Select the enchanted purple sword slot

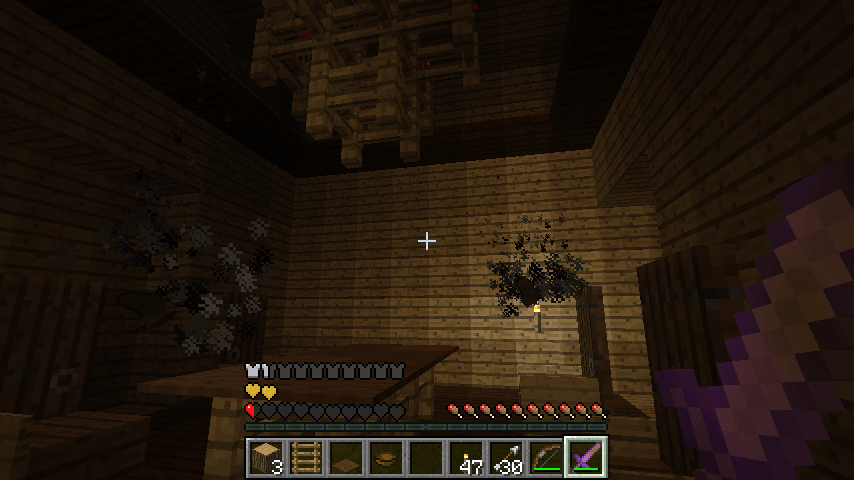[586, 458]
